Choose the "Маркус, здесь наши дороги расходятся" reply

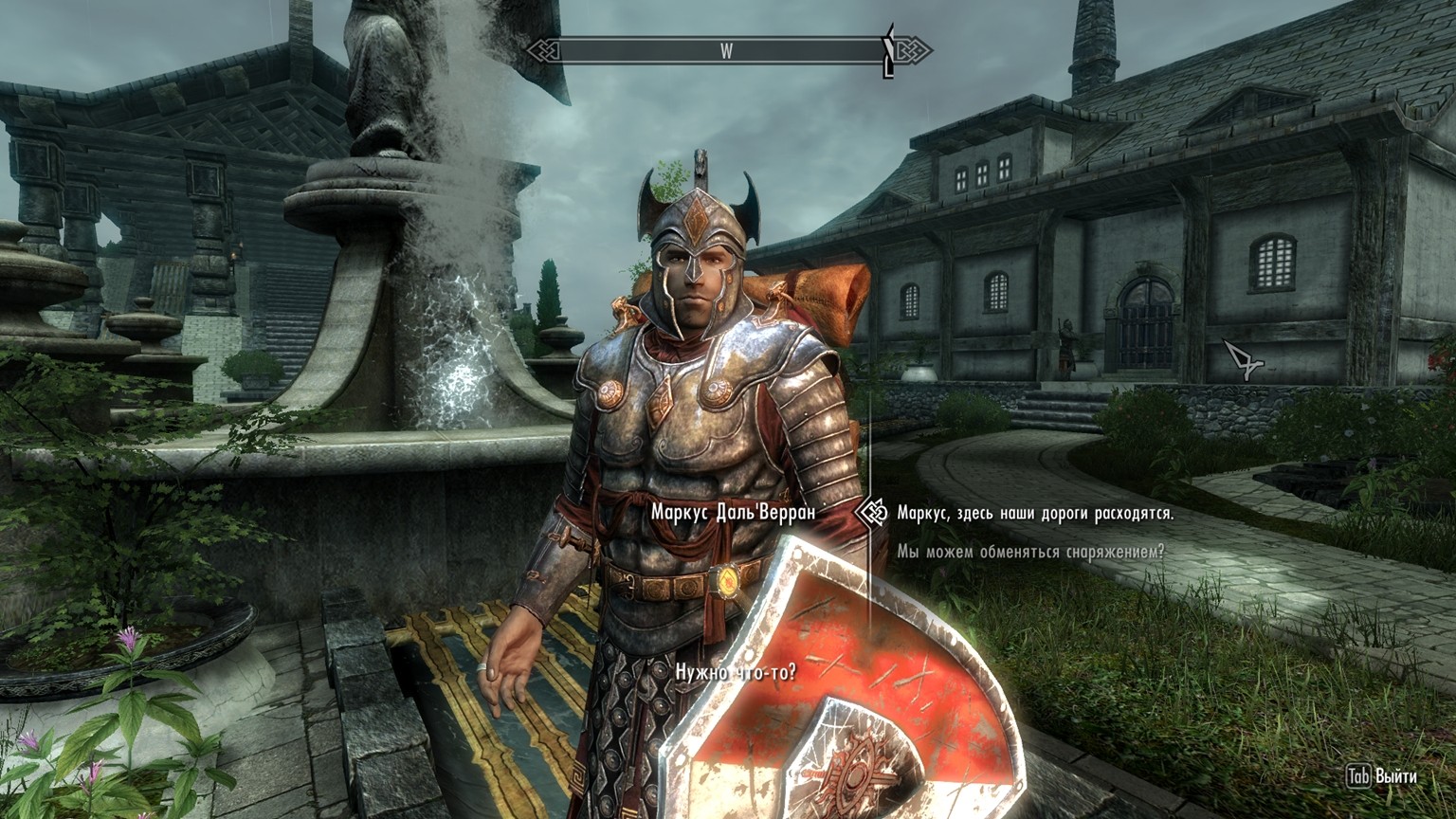tap(1035, 514)
